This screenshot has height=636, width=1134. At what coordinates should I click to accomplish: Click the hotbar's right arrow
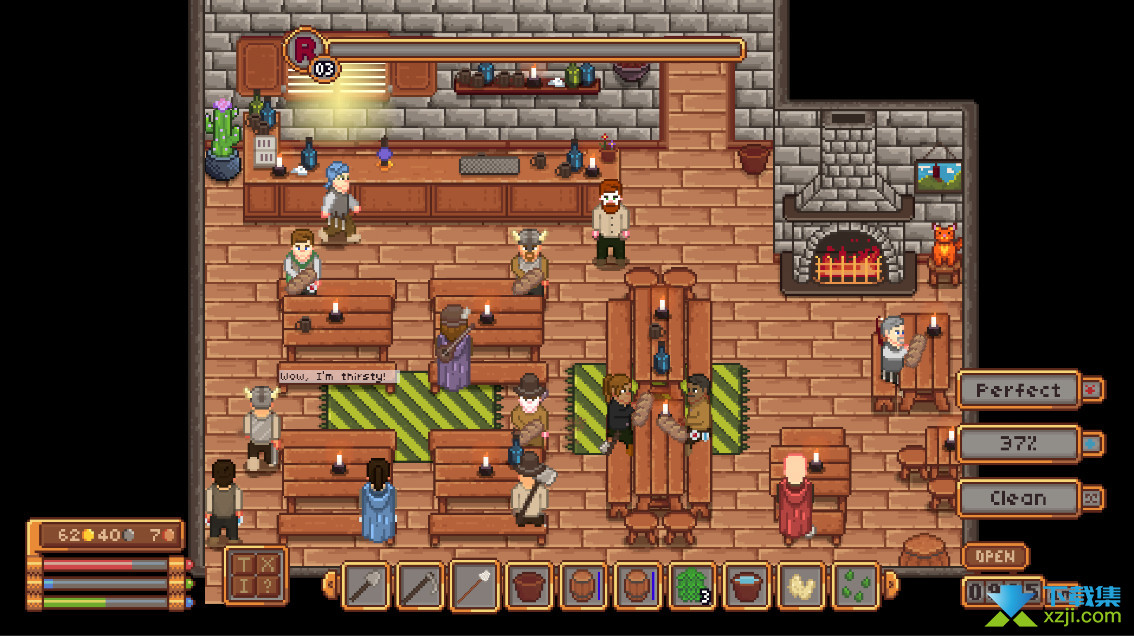tap(891, 585)
